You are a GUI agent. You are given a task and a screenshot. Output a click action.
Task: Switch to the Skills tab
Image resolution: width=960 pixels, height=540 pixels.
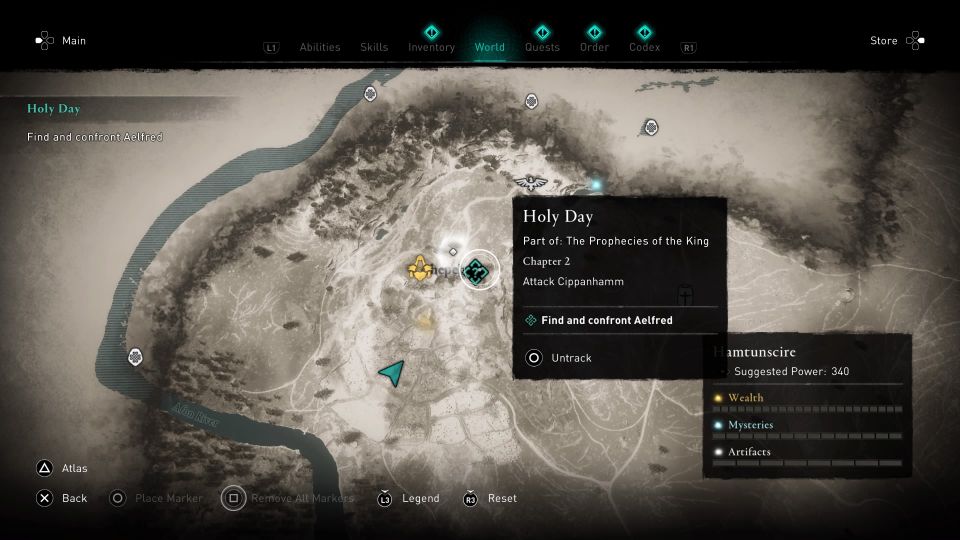pos(374,47)
